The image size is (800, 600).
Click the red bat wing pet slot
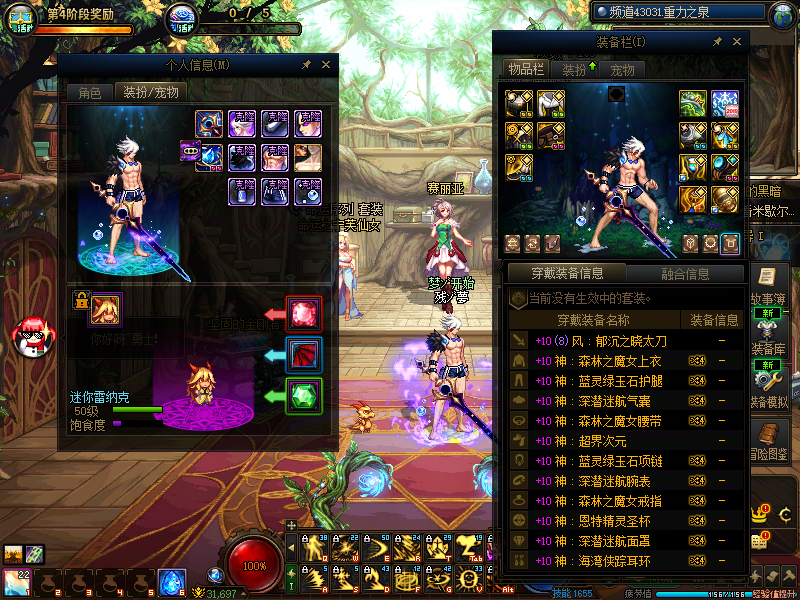(x=303, y=354)
